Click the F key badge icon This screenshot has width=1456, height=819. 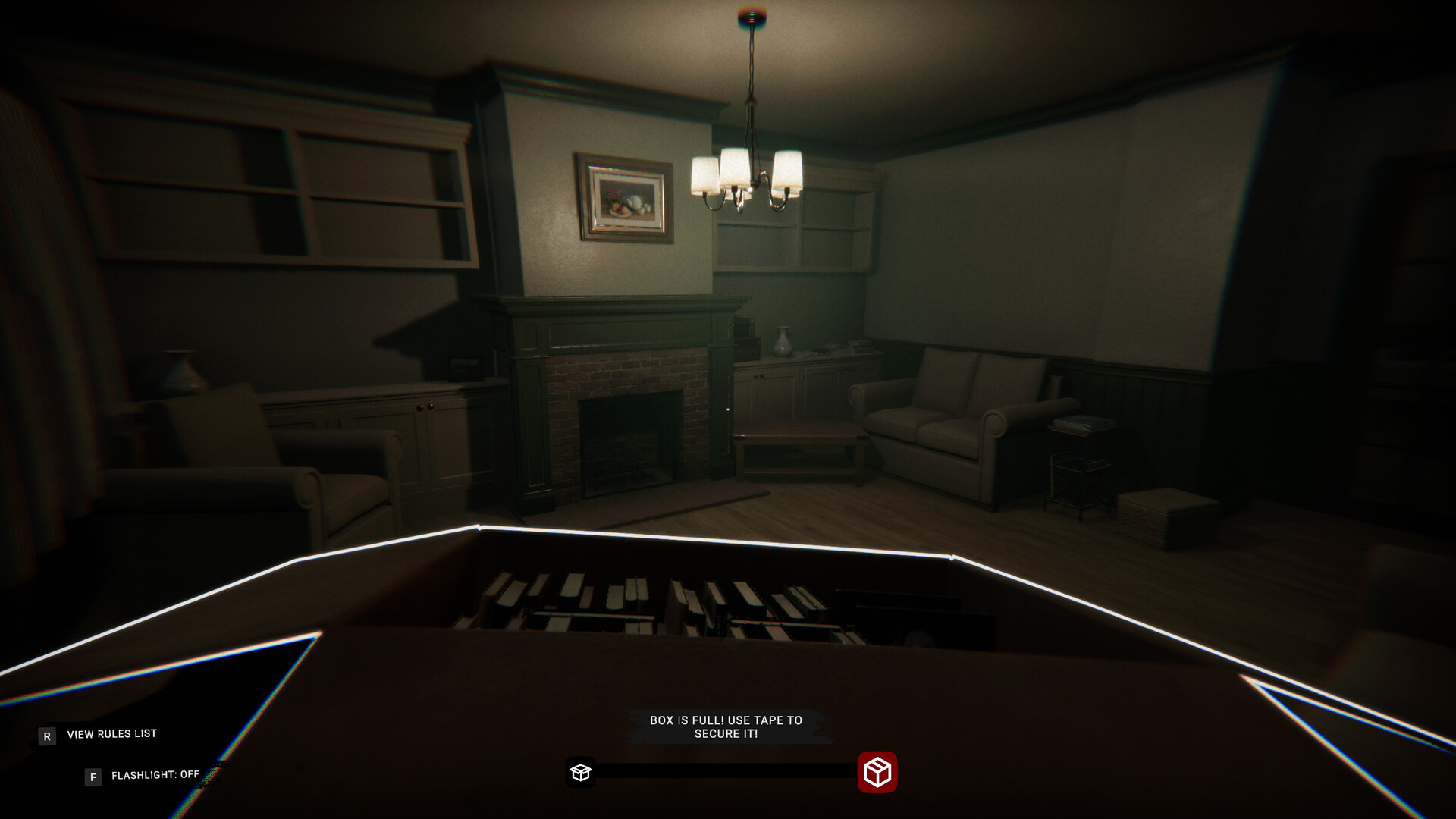(92, 776)
